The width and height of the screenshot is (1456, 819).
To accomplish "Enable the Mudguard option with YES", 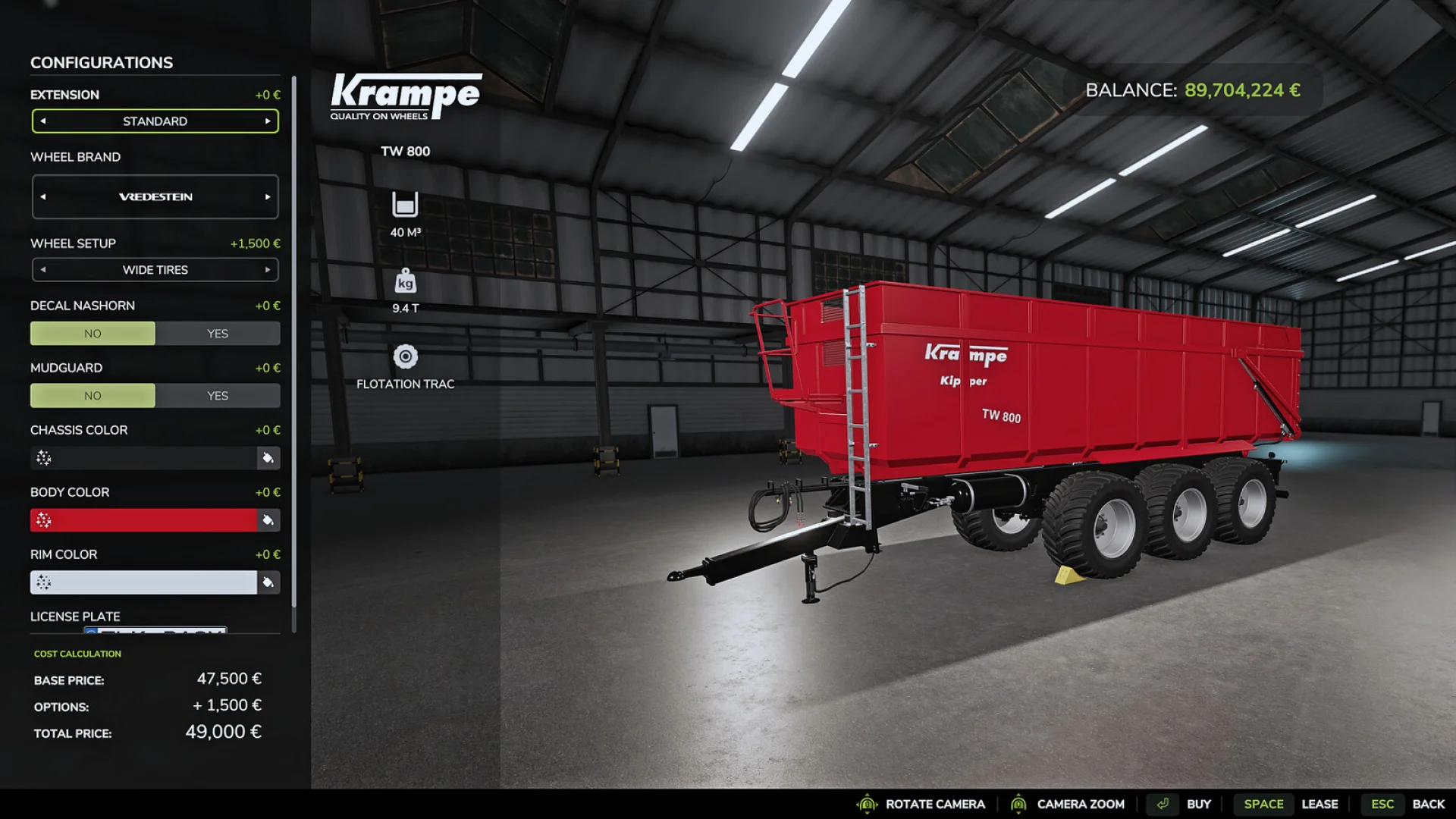I will pyautogui.click(x=218, y=395).
